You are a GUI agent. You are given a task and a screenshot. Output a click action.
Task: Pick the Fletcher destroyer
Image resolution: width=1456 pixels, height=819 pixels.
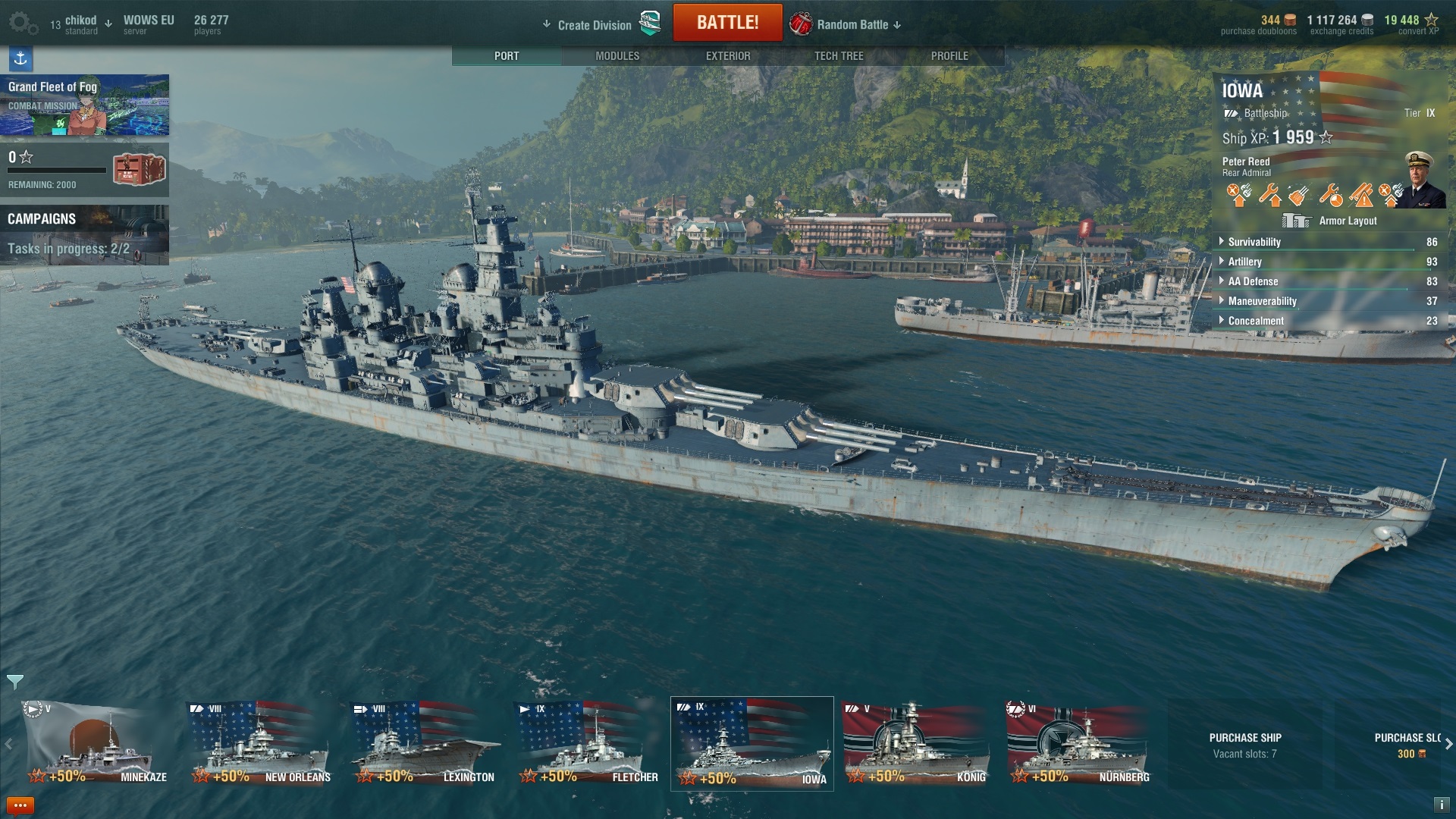point(588,743)
